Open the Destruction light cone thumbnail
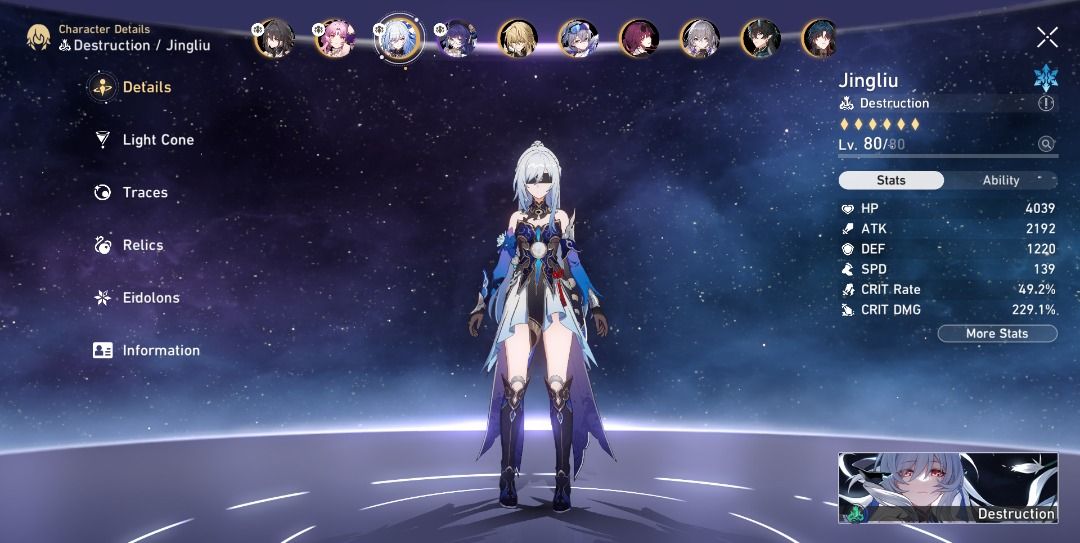The image size is (1080, 543). [947, 487]
